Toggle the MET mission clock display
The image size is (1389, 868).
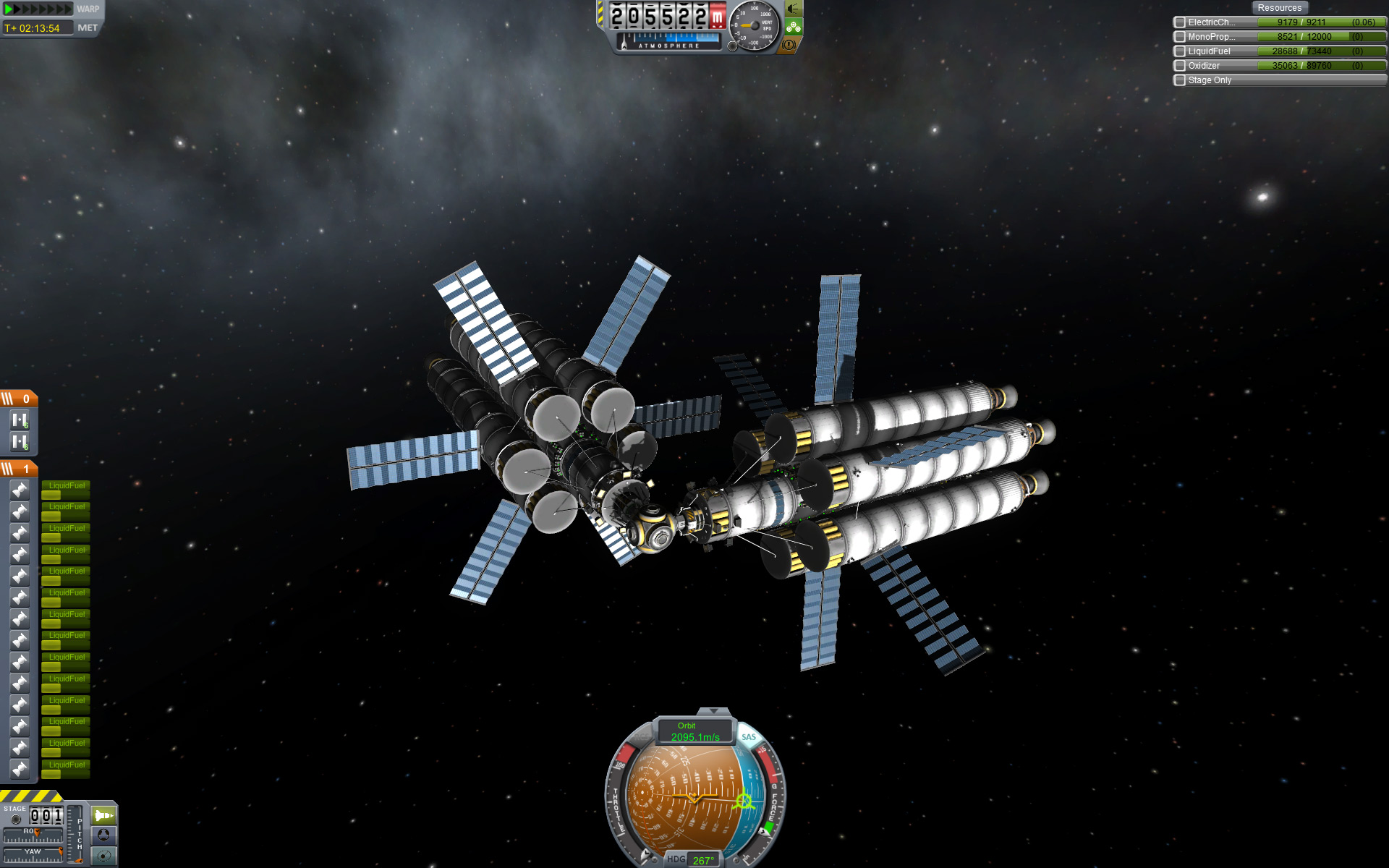[87, 28]
